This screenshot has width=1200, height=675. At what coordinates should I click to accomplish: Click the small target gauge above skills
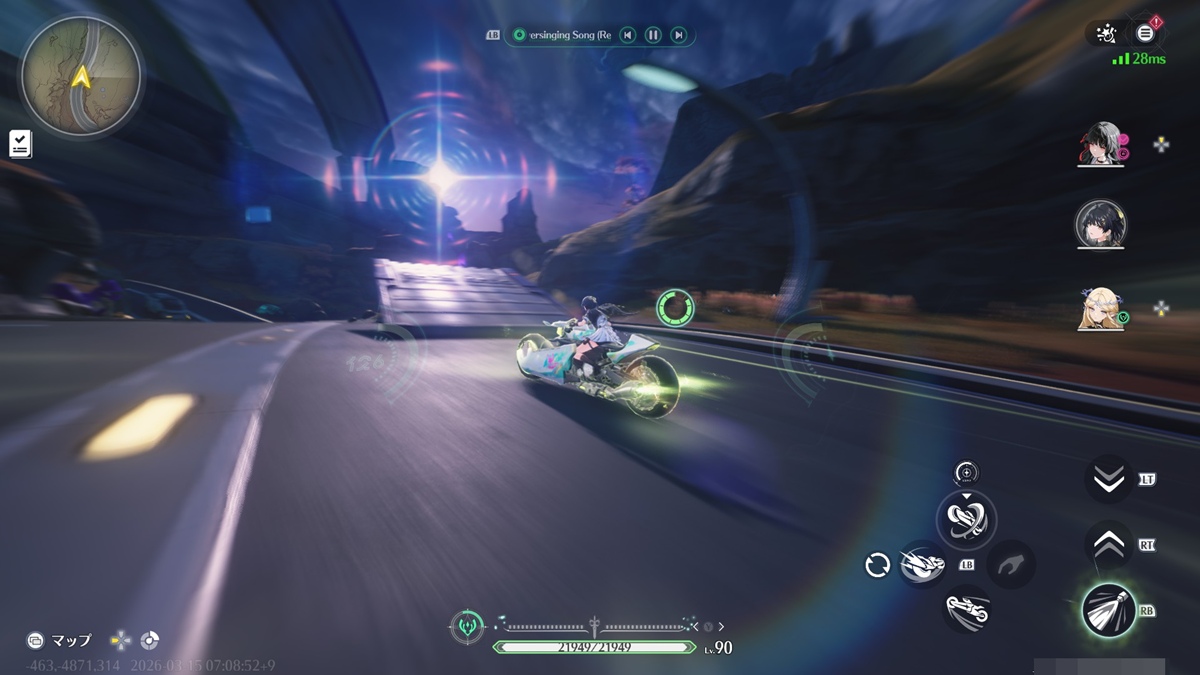pos(966,473)
